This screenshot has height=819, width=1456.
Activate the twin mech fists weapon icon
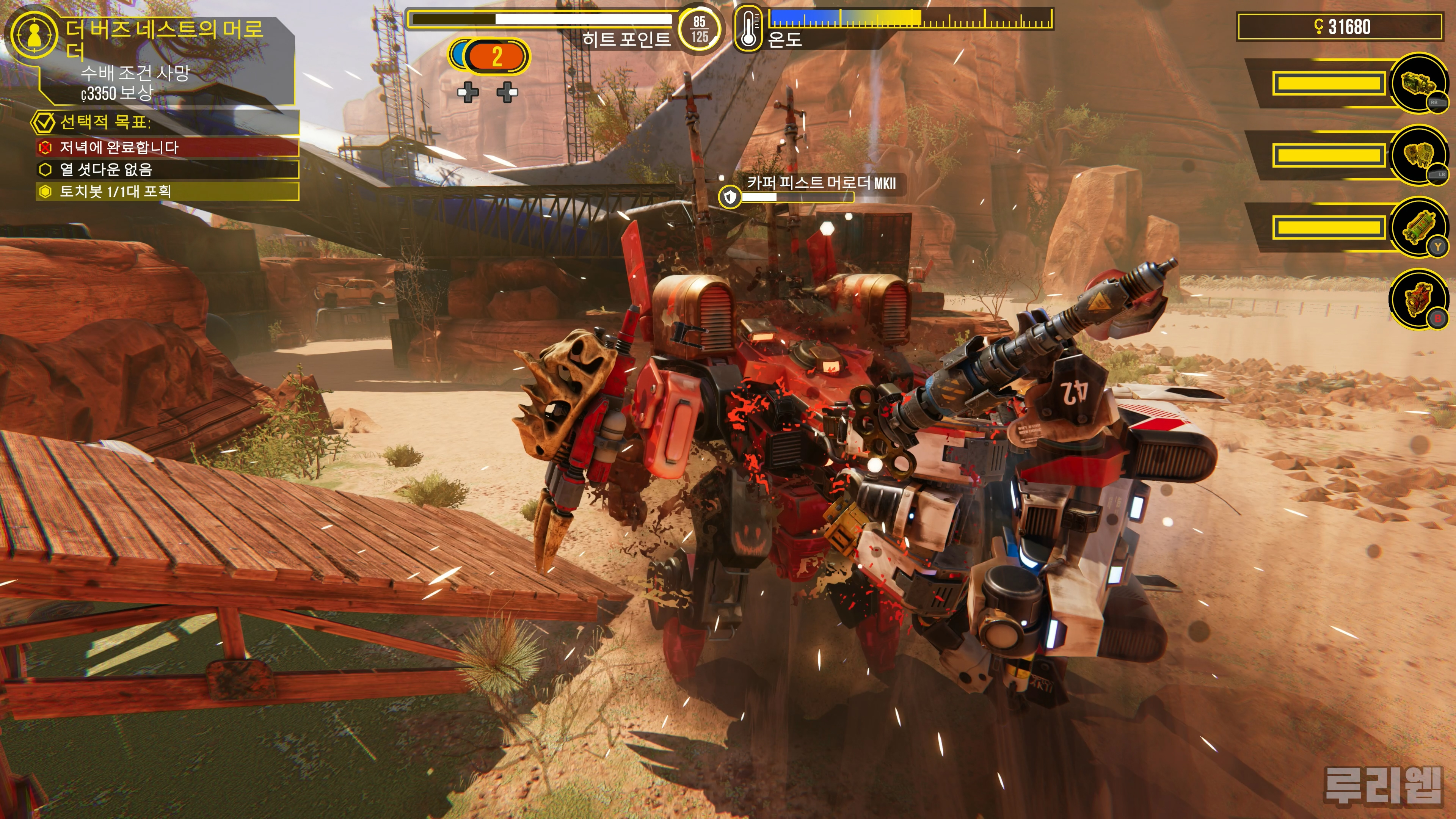coord(1418,155)
